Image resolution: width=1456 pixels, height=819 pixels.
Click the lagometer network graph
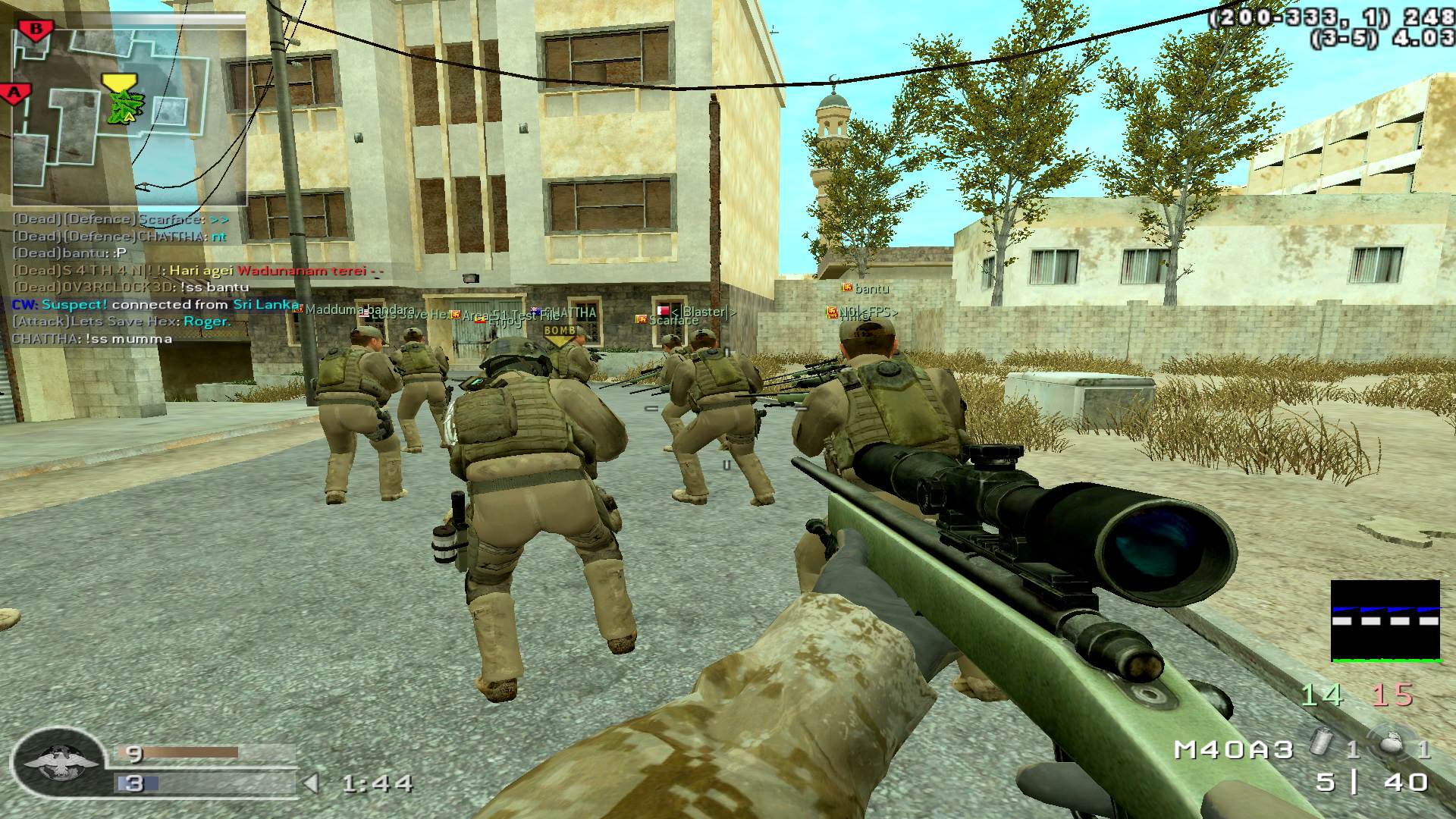coord(1385,621)
